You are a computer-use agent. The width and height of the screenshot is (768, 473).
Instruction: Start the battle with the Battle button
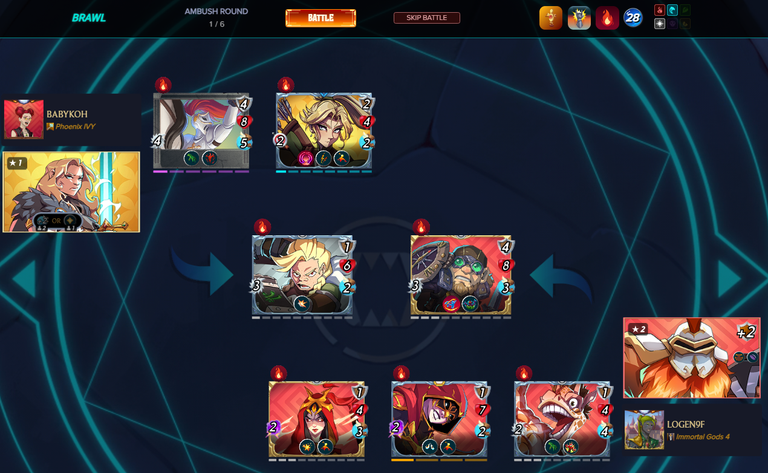320,18
